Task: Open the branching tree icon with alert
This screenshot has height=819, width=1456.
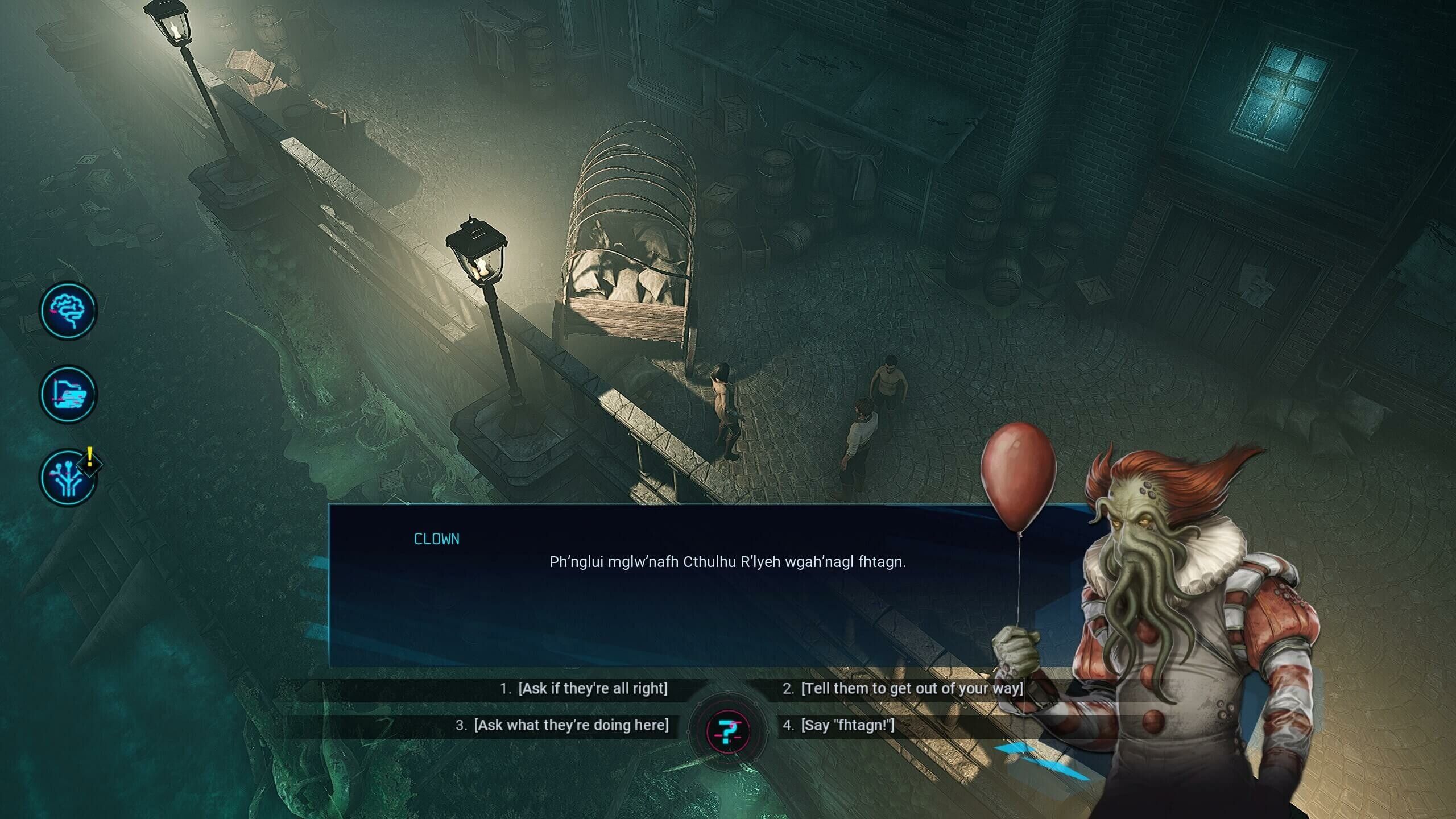Action: pos(68,478)
